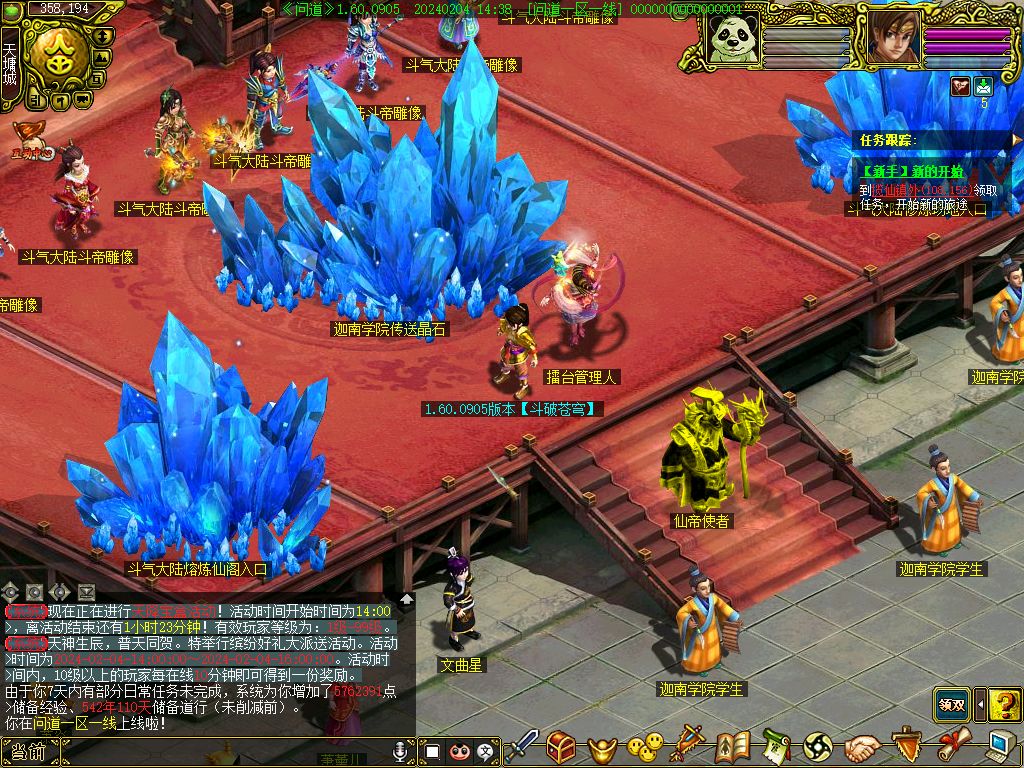Follow the 【新手】新的开始 quest link
The height and width of the screenshot is (768, 1024).
[912, 171]
